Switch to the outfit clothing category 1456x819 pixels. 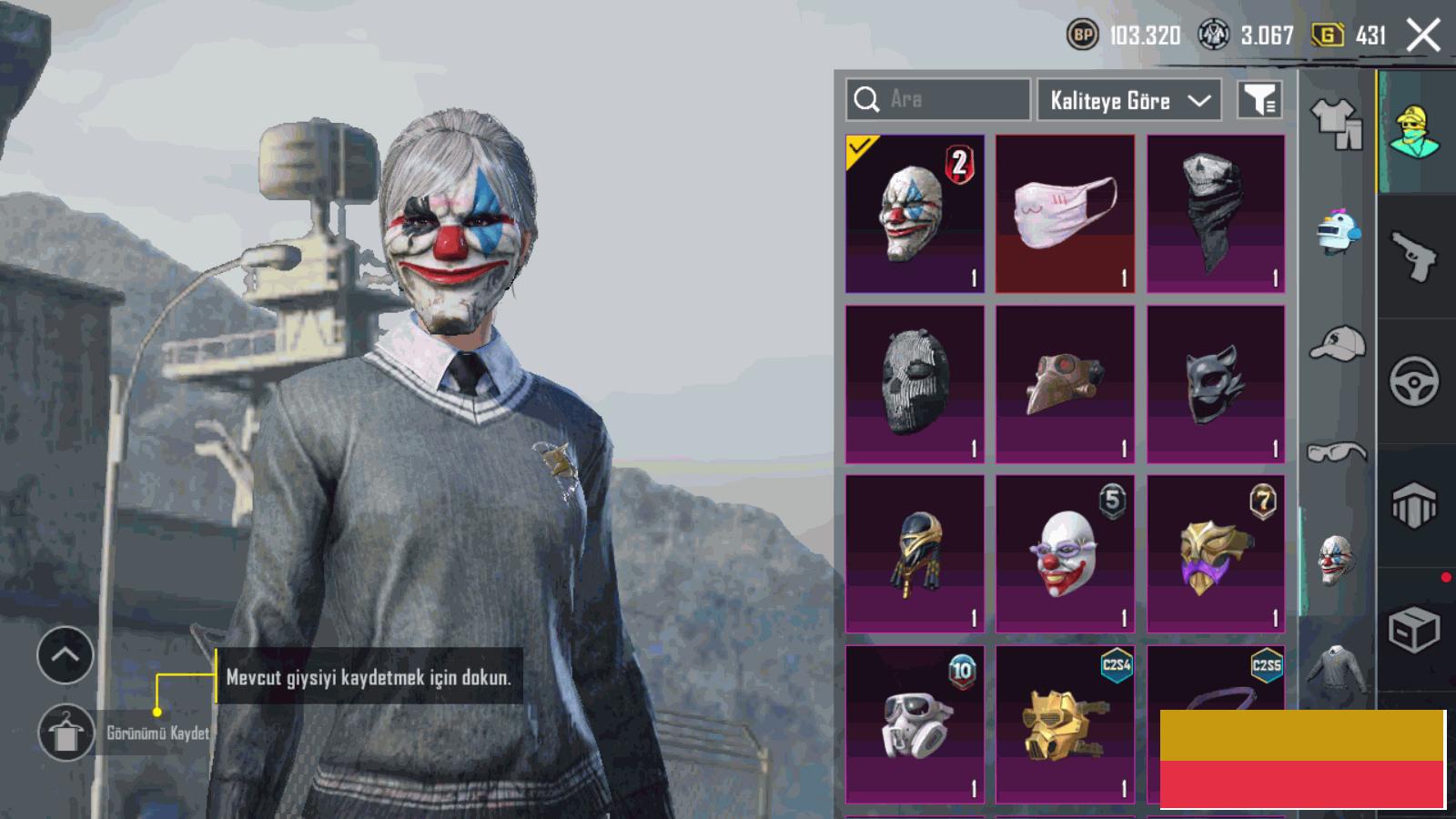pyautogui.click(x=1336, y=123)
